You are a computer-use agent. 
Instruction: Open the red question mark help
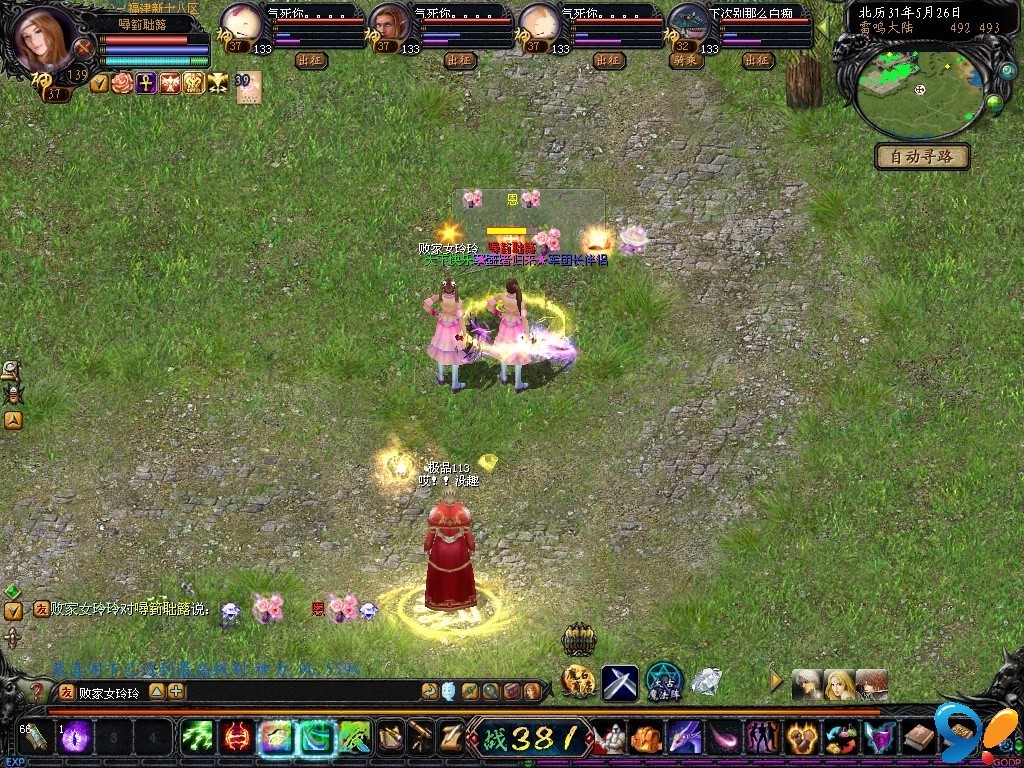pos(37,691)
